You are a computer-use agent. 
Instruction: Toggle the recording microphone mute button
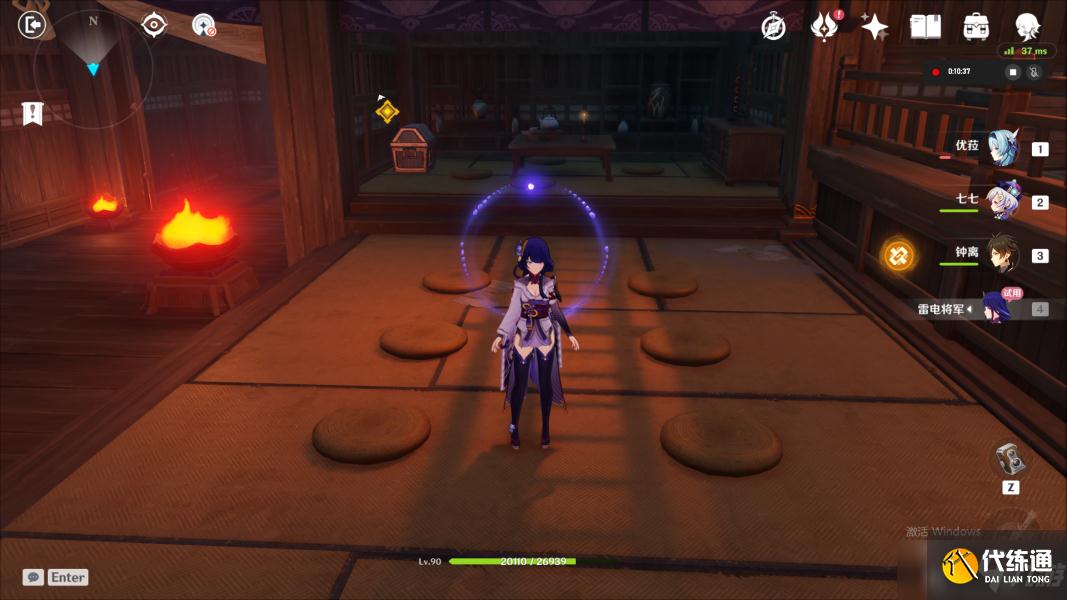[x=1034, y=72]
